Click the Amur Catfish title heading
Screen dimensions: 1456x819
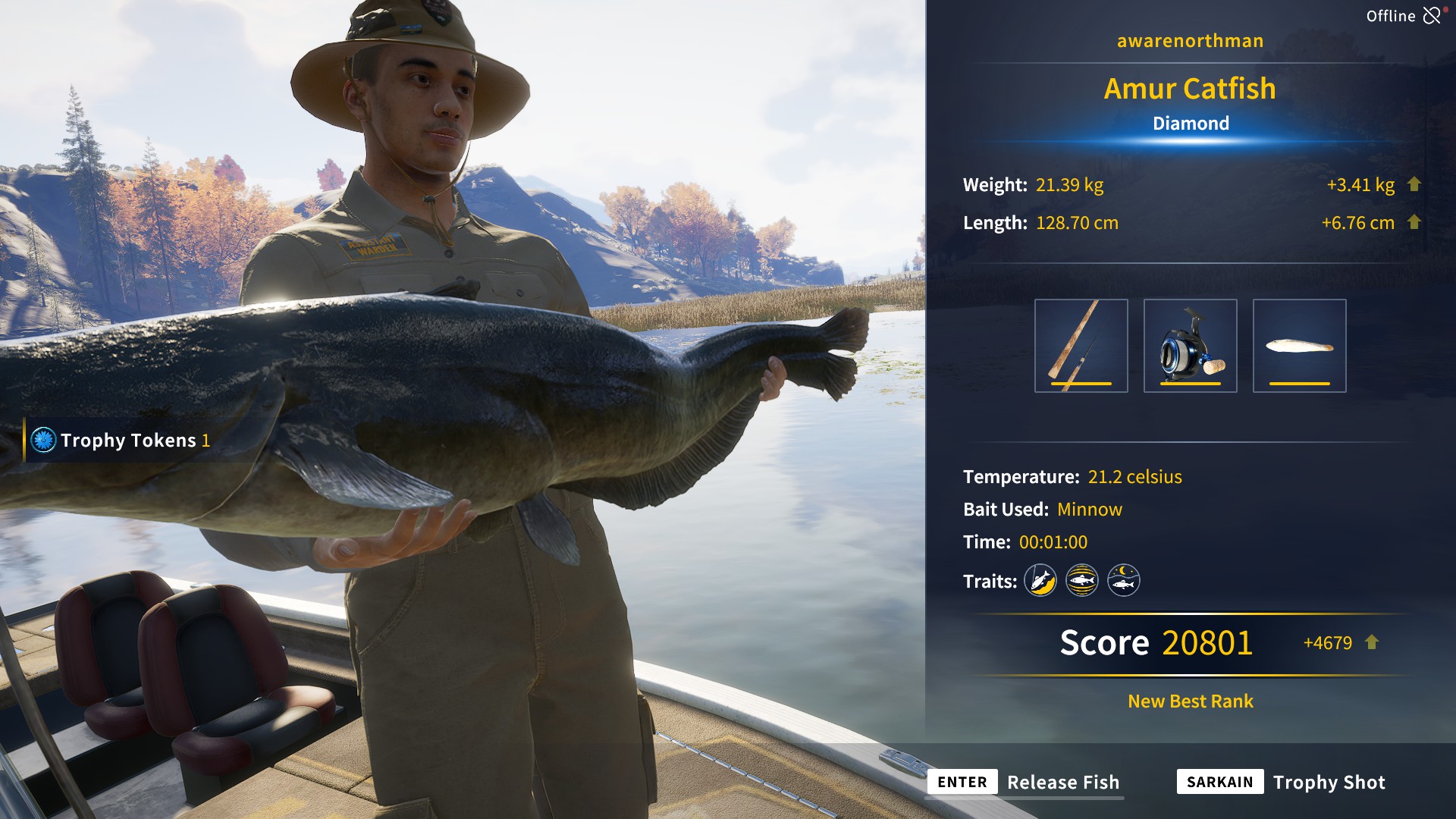click(x=1189, y=89)
